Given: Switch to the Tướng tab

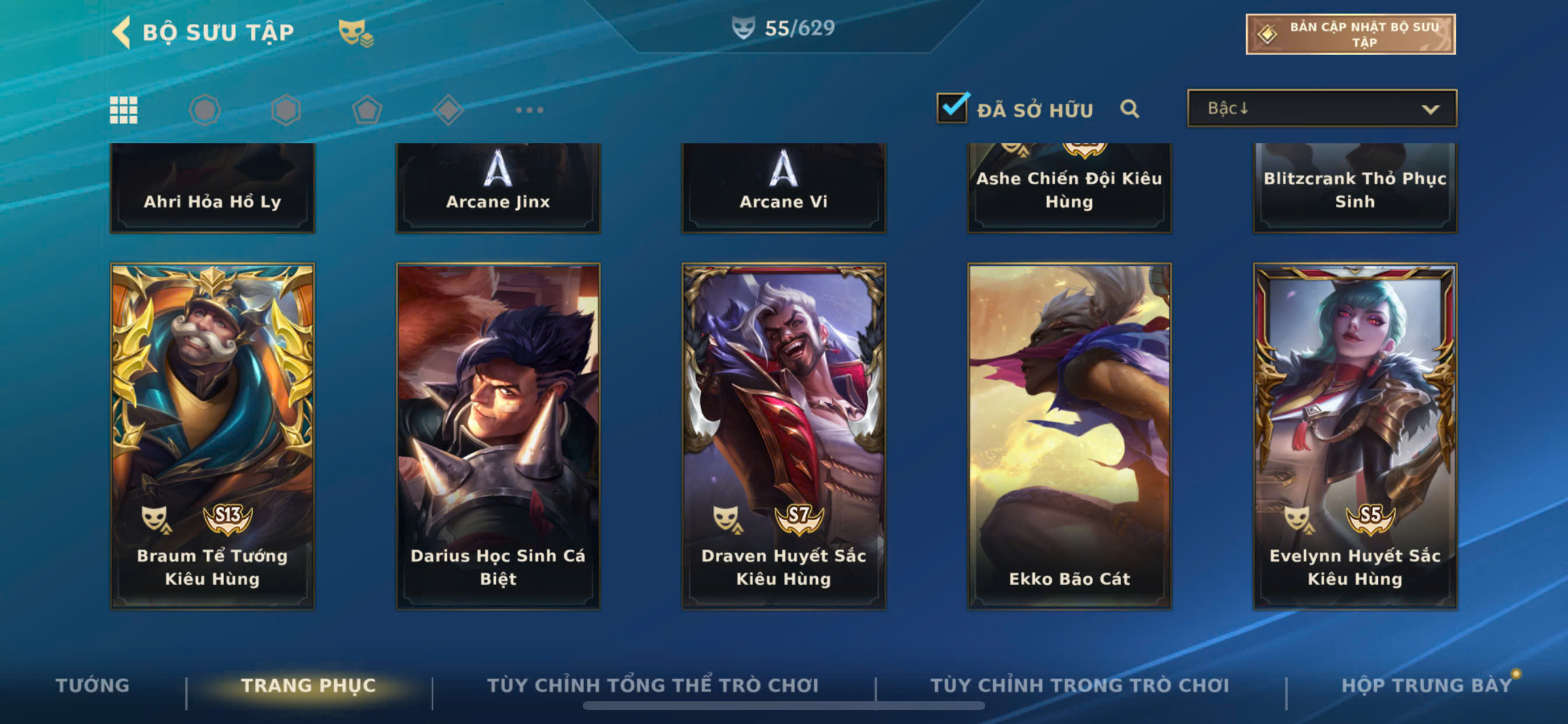Looking at the screenshot, I should point(93,685).
